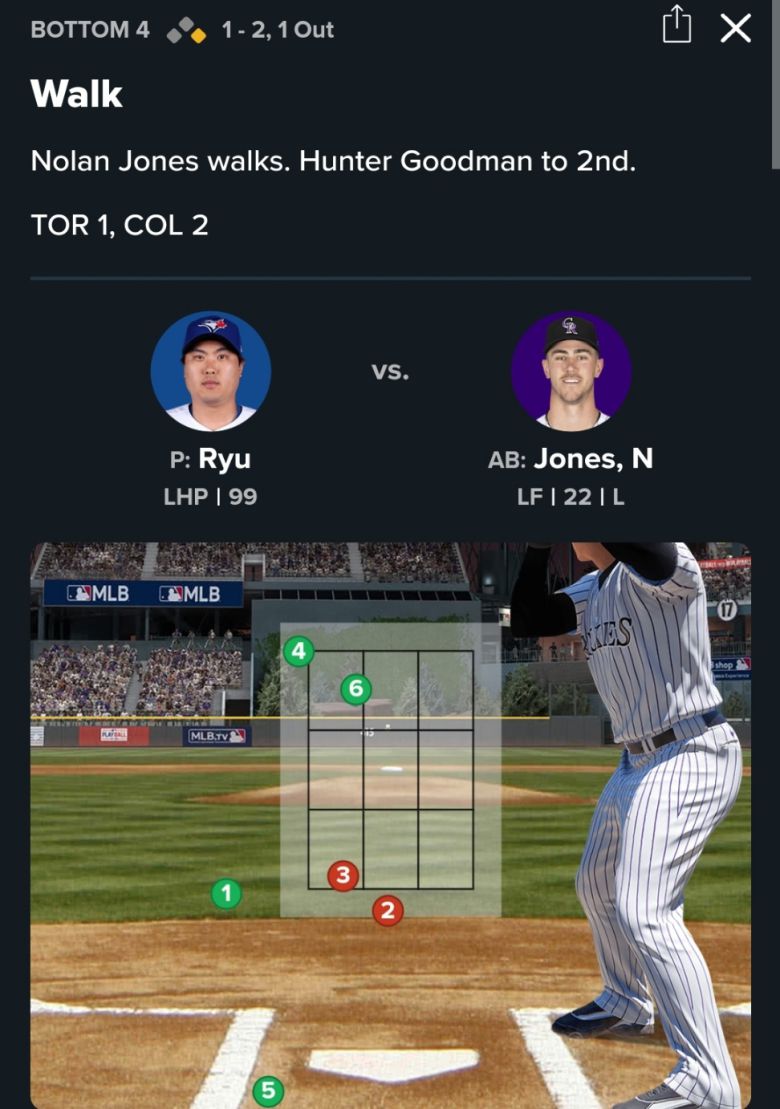Select pitch 5 marker near home plate
Image resolution: width=780 pixels, height=1109 pixels.
pyautogui.click(x=267, y=1090)
